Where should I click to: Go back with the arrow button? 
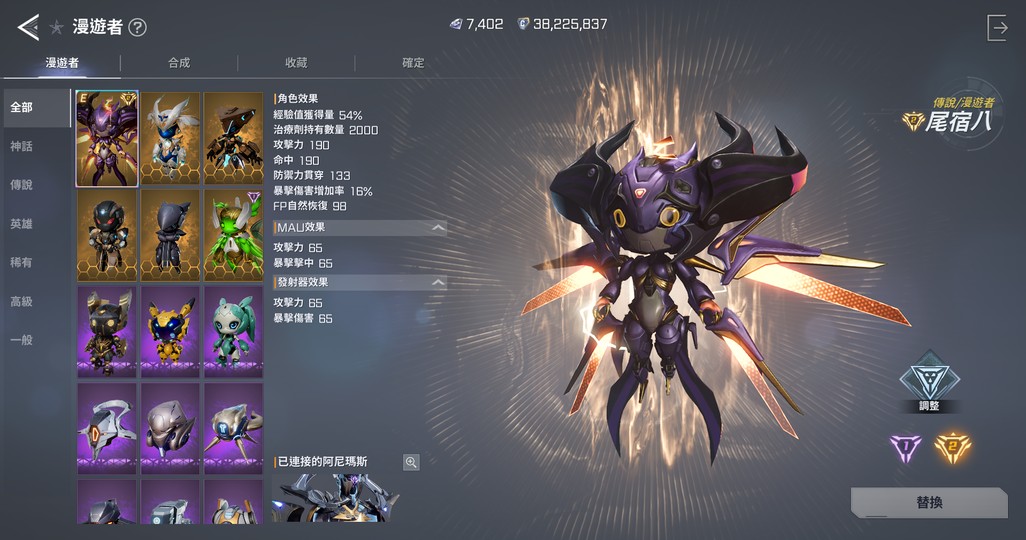point(28,27)
